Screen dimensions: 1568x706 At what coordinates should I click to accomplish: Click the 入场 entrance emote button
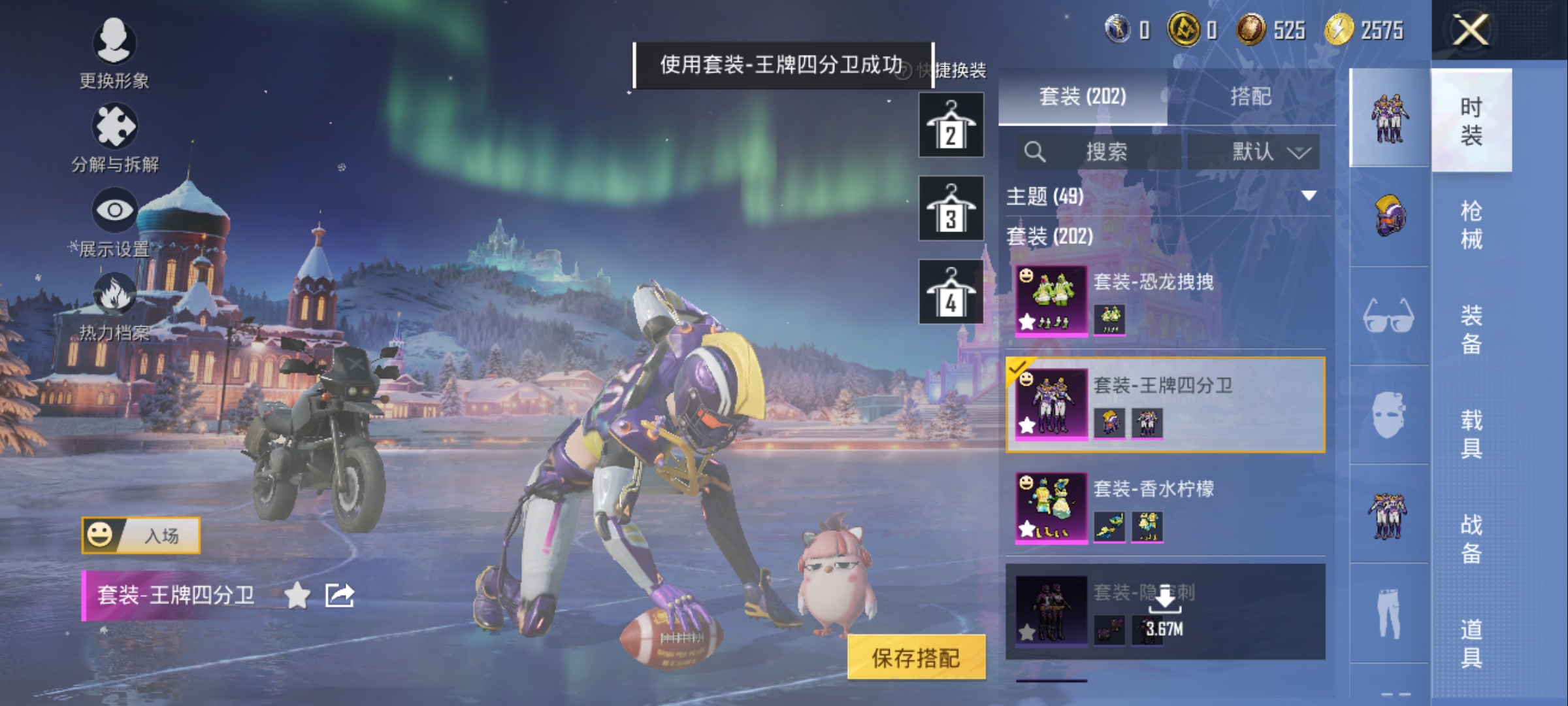point(141,535)
